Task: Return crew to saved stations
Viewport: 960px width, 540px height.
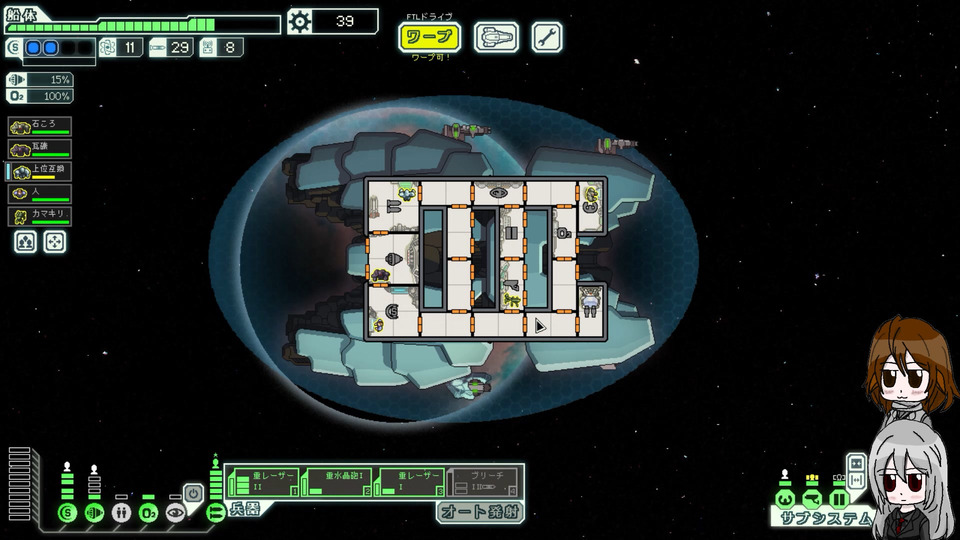Action: click(55, 242)
